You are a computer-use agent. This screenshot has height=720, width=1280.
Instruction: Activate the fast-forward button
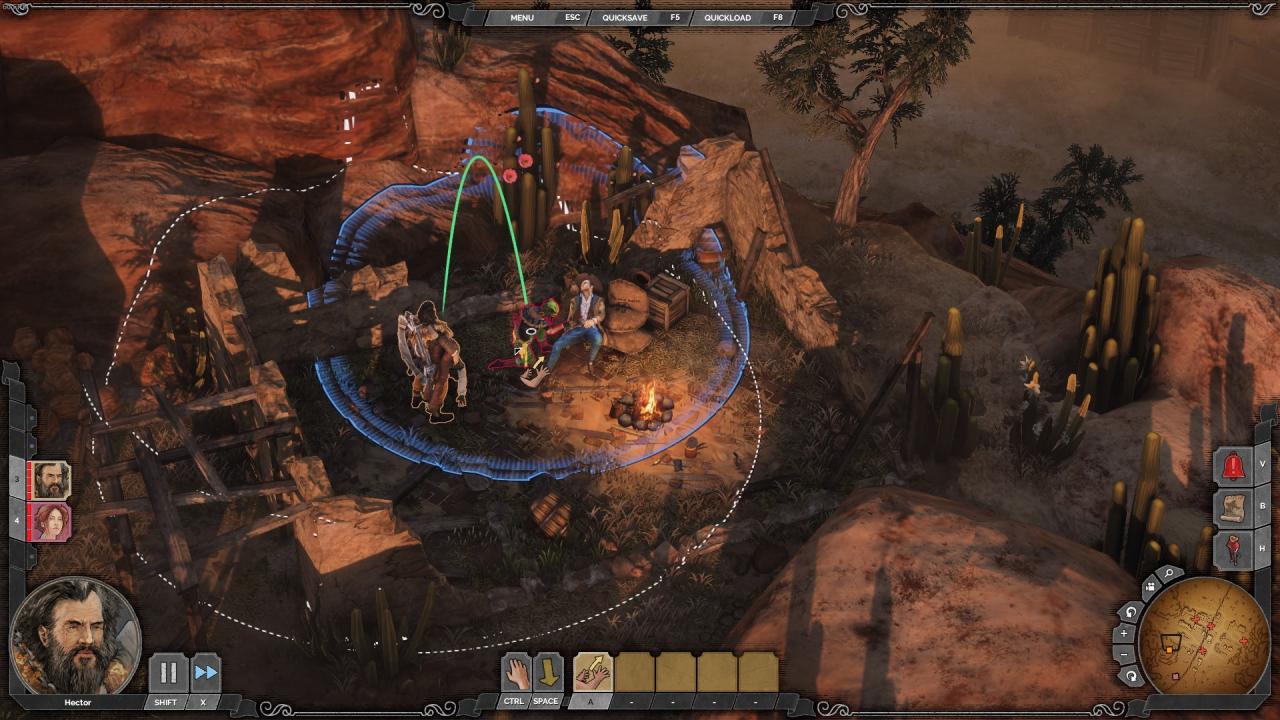[205, 672]
